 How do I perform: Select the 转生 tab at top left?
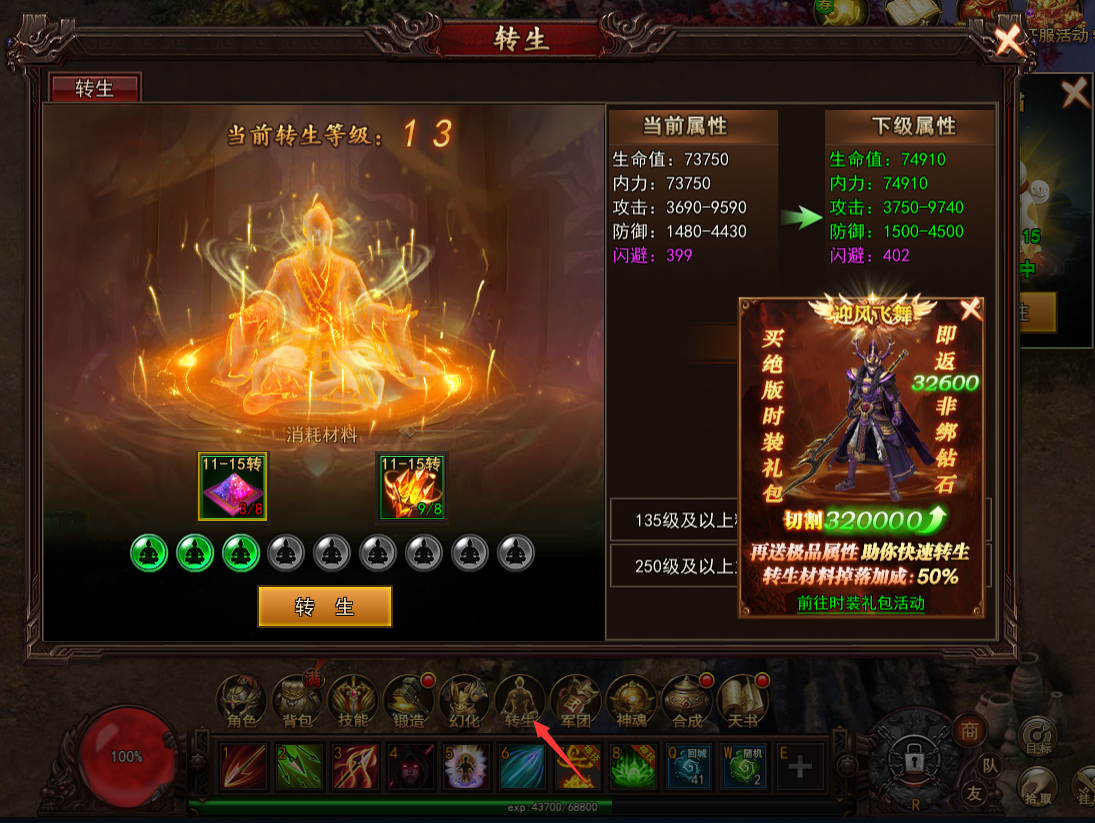[x=95, y=88]
